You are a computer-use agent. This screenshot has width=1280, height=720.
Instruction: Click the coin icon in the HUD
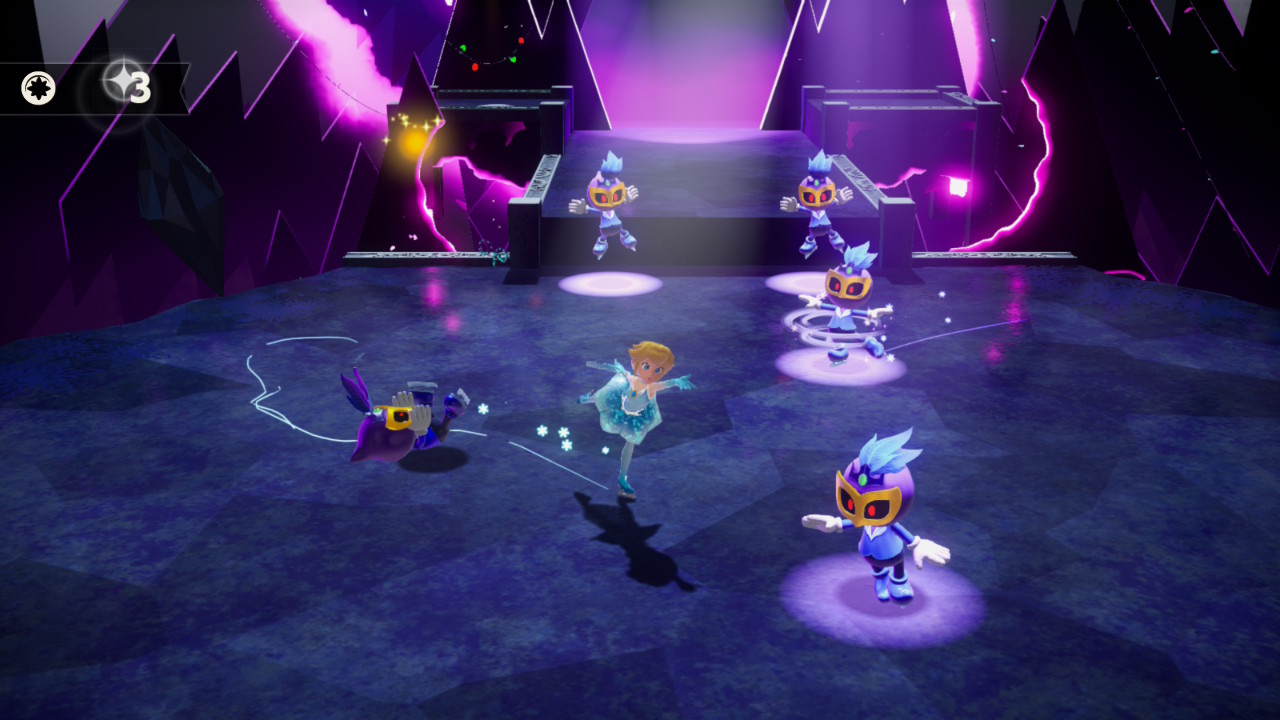(39, 89)
